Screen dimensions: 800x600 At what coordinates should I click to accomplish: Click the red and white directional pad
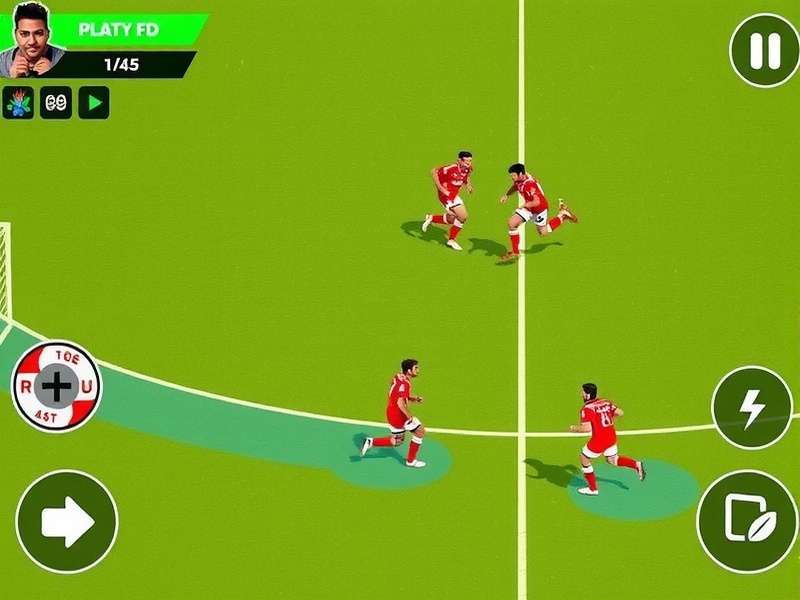coord(56,385)
